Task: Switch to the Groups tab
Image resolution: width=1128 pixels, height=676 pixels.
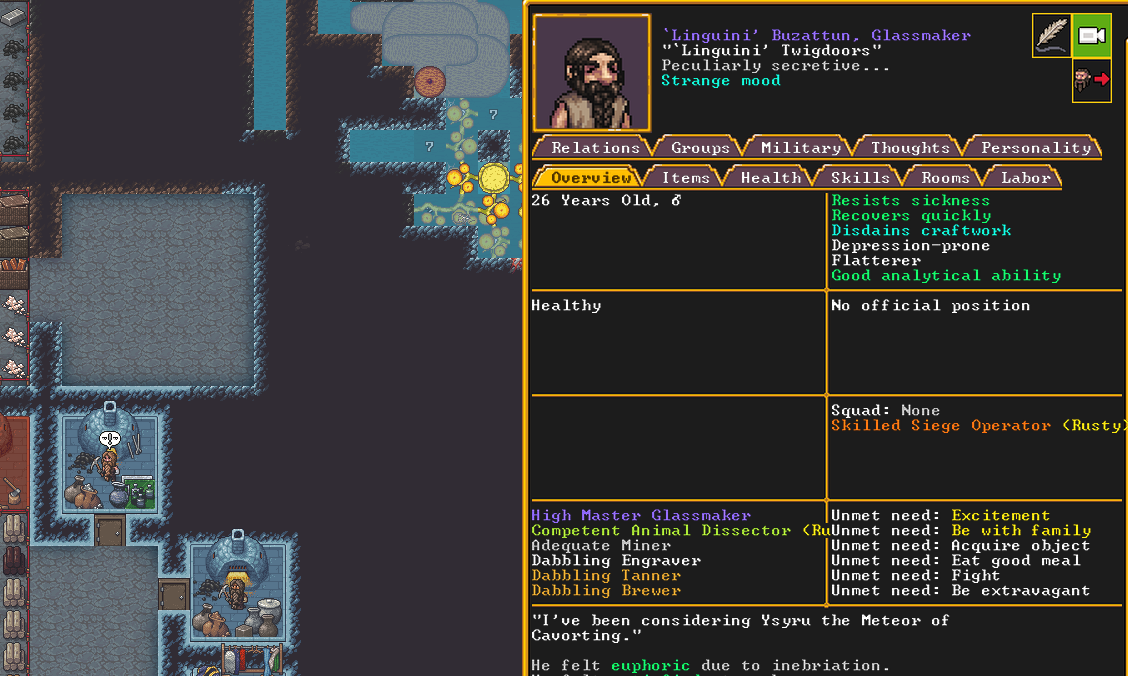Action: 699,147
